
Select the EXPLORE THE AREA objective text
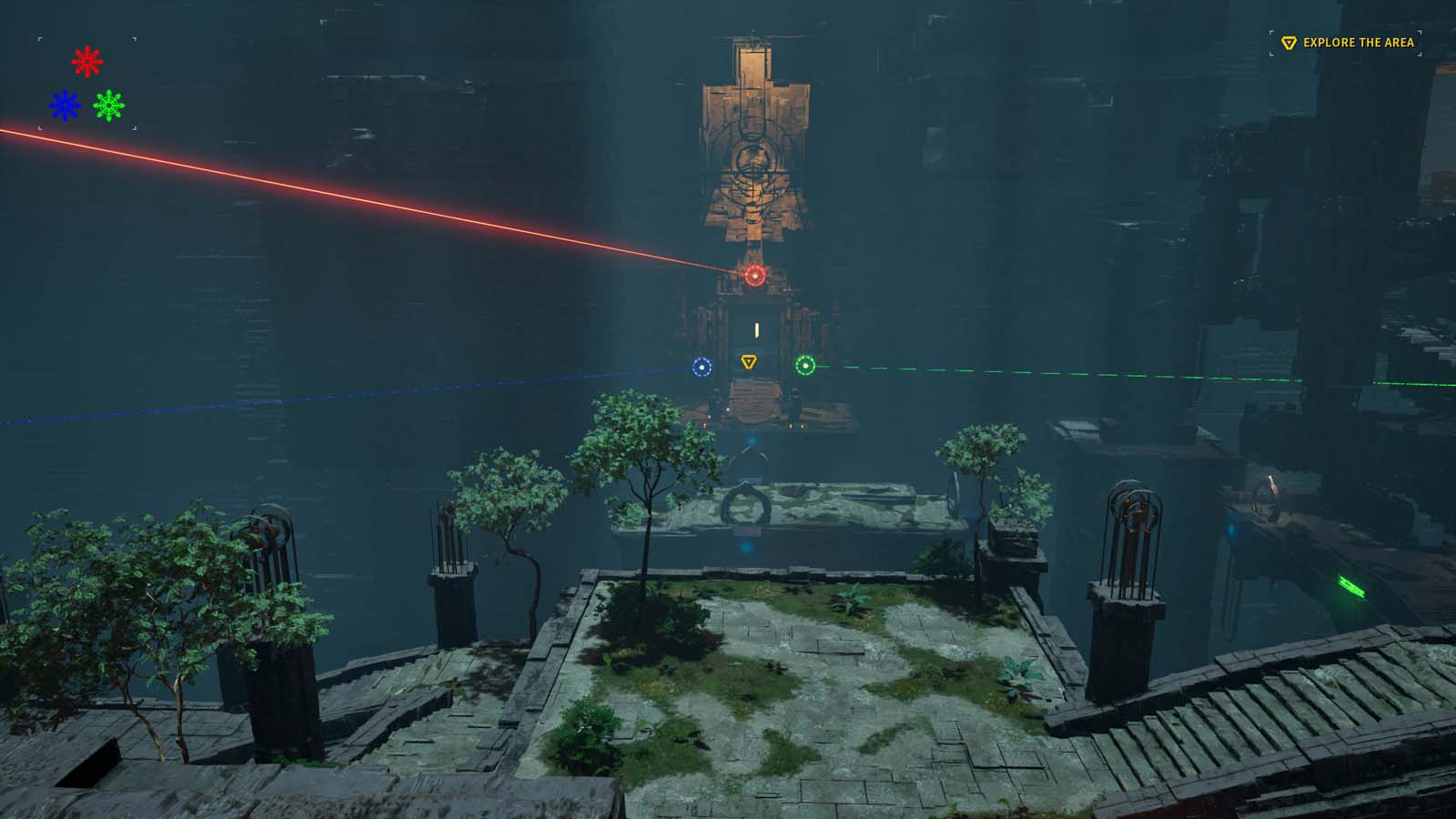[x=1358, y=41]
